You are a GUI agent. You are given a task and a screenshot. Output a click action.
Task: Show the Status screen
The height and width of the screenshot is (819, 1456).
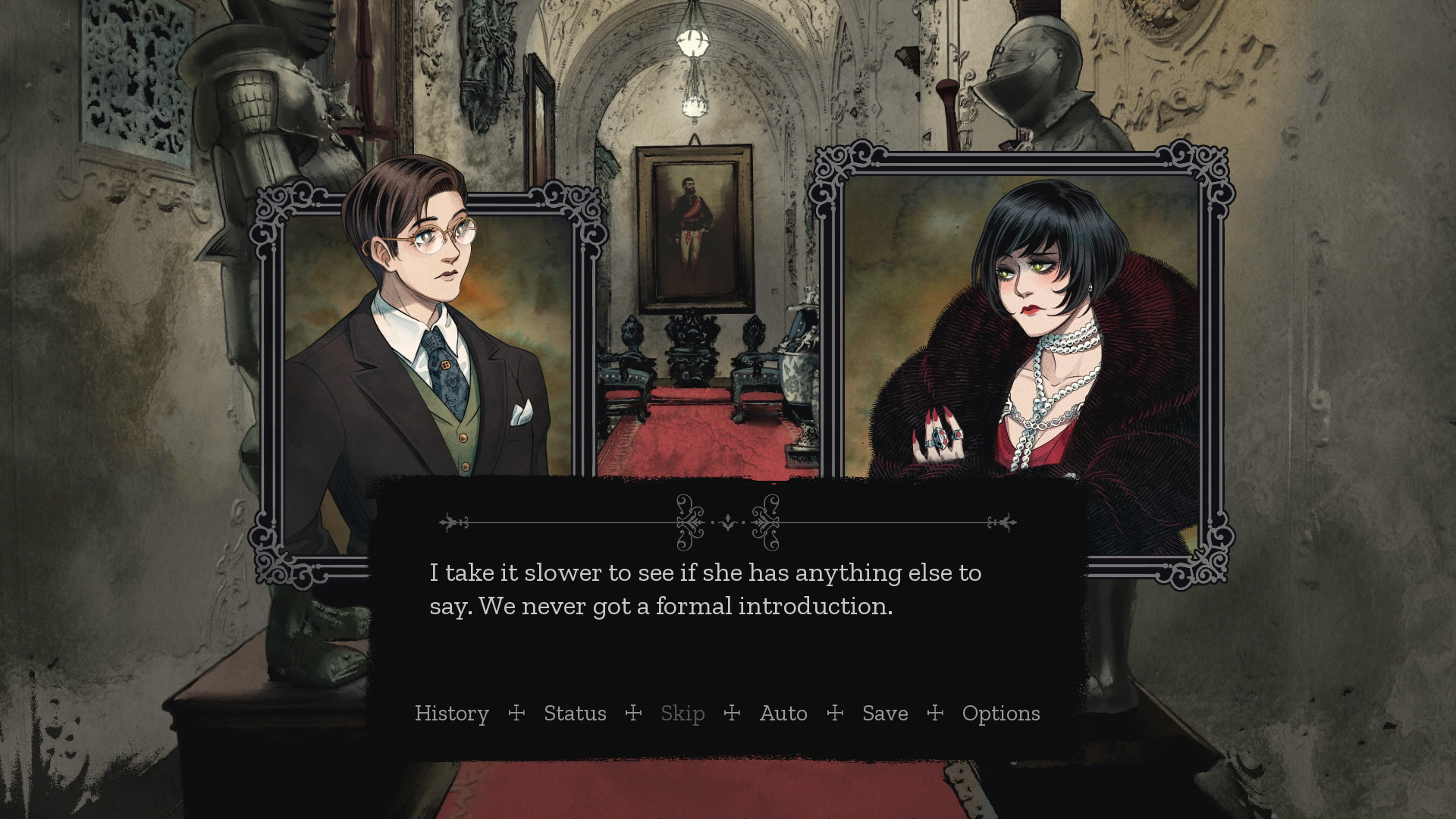pos(575,714)
